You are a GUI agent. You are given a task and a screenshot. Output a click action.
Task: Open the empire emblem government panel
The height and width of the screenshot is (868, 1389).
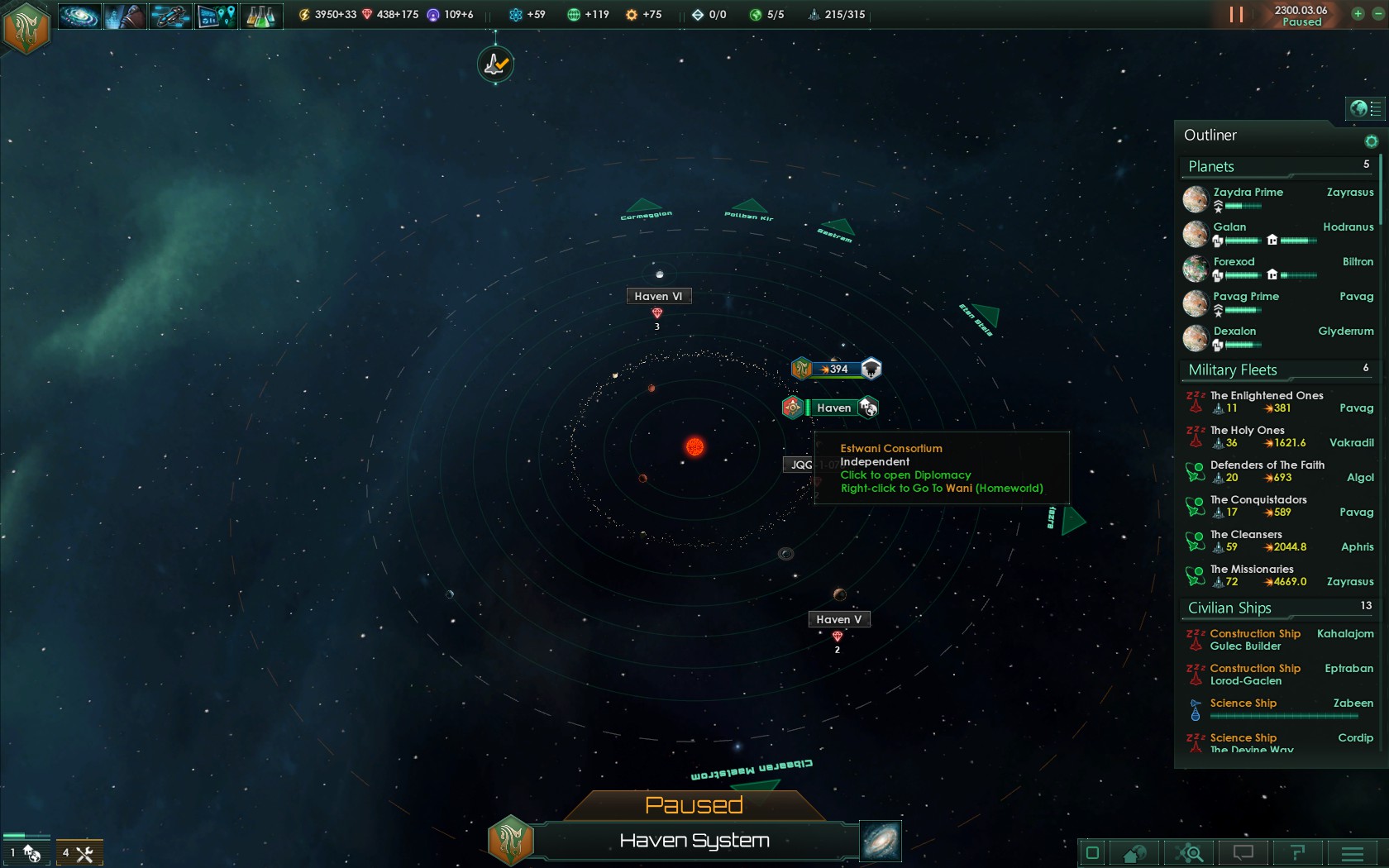(x=26, y=27)
